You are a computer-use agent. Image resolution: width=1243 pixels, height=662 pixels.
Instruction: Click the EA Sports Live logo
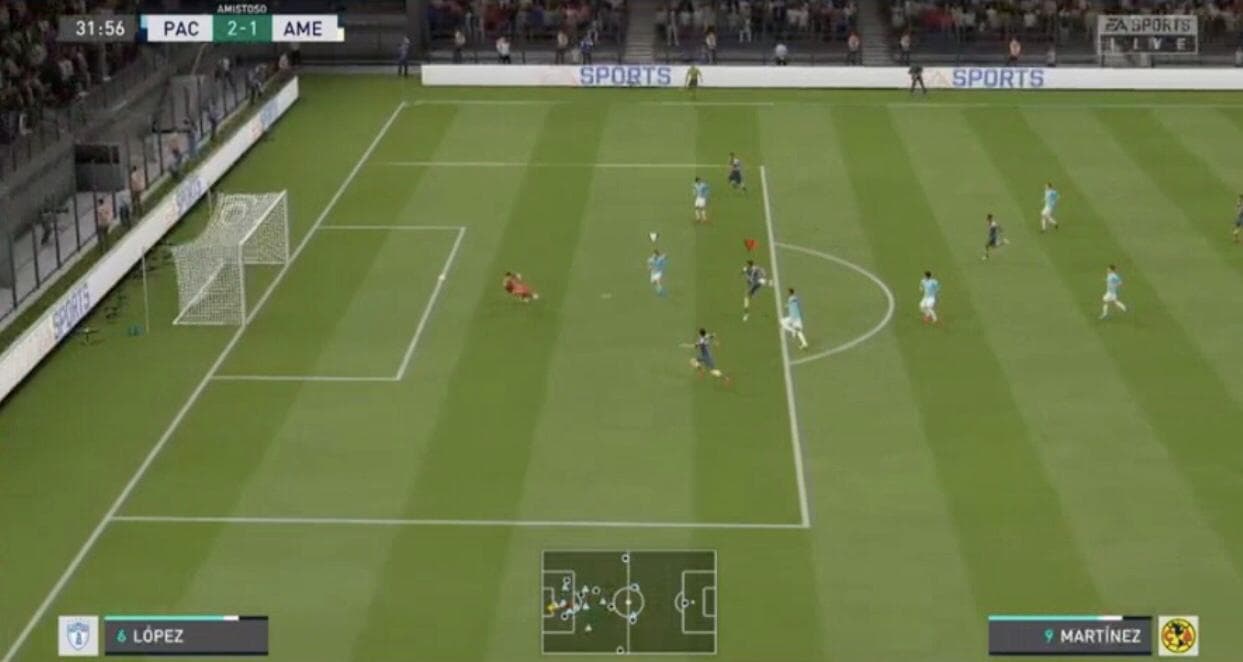(x=1146, y=34)
